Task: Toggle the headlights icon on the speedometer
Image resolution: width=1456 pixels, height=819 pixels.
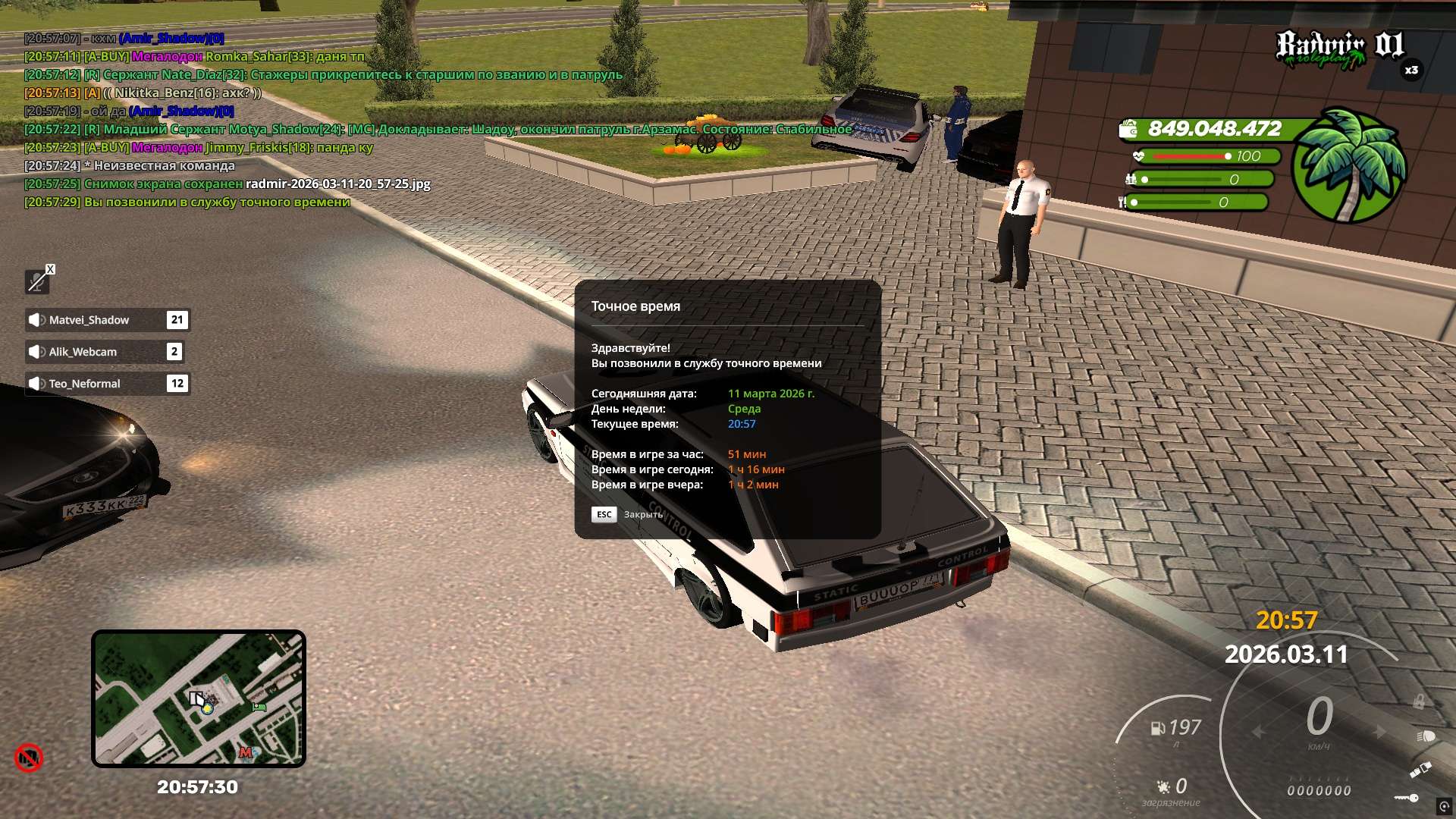Action: pos(1425,736)
